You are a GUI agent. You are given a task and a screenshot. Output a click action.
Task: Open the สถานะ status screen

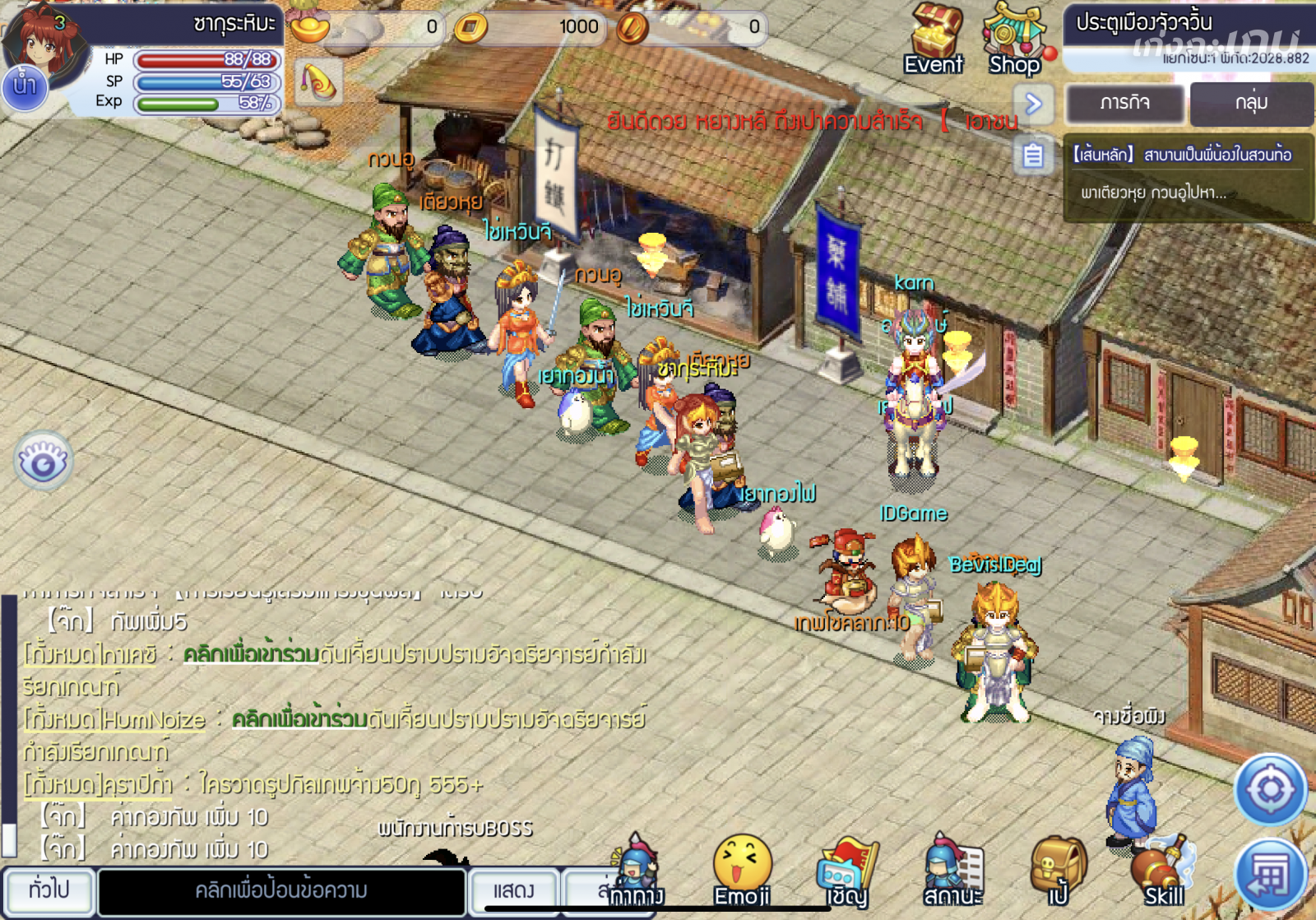[x=952, y=871]
